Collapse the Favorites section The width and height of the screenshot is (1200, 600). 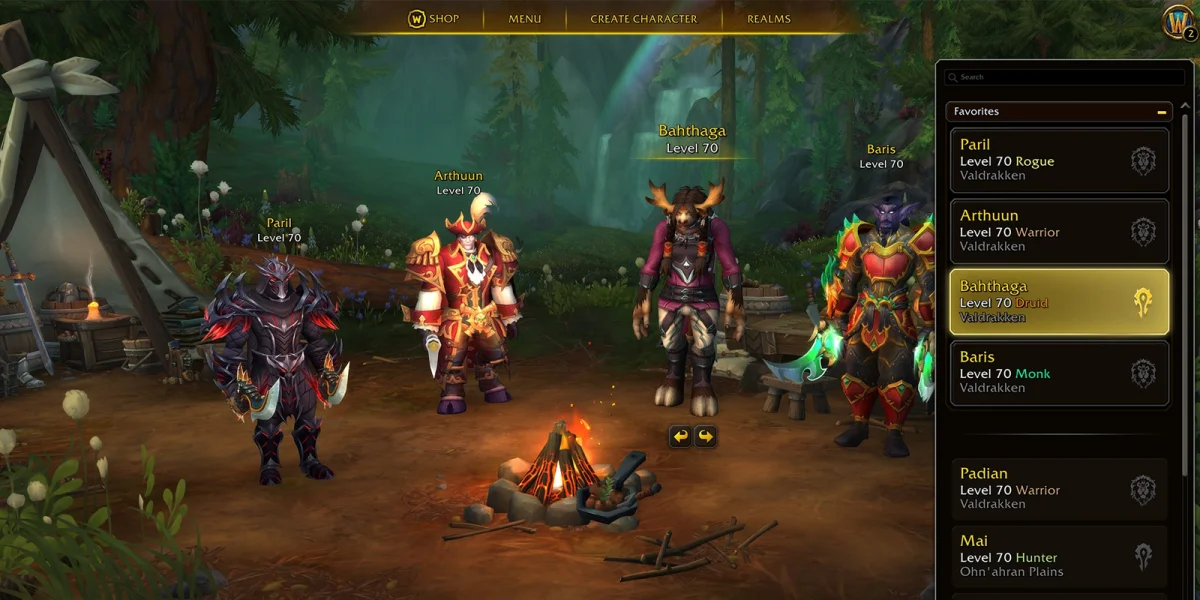(1161, 112)
